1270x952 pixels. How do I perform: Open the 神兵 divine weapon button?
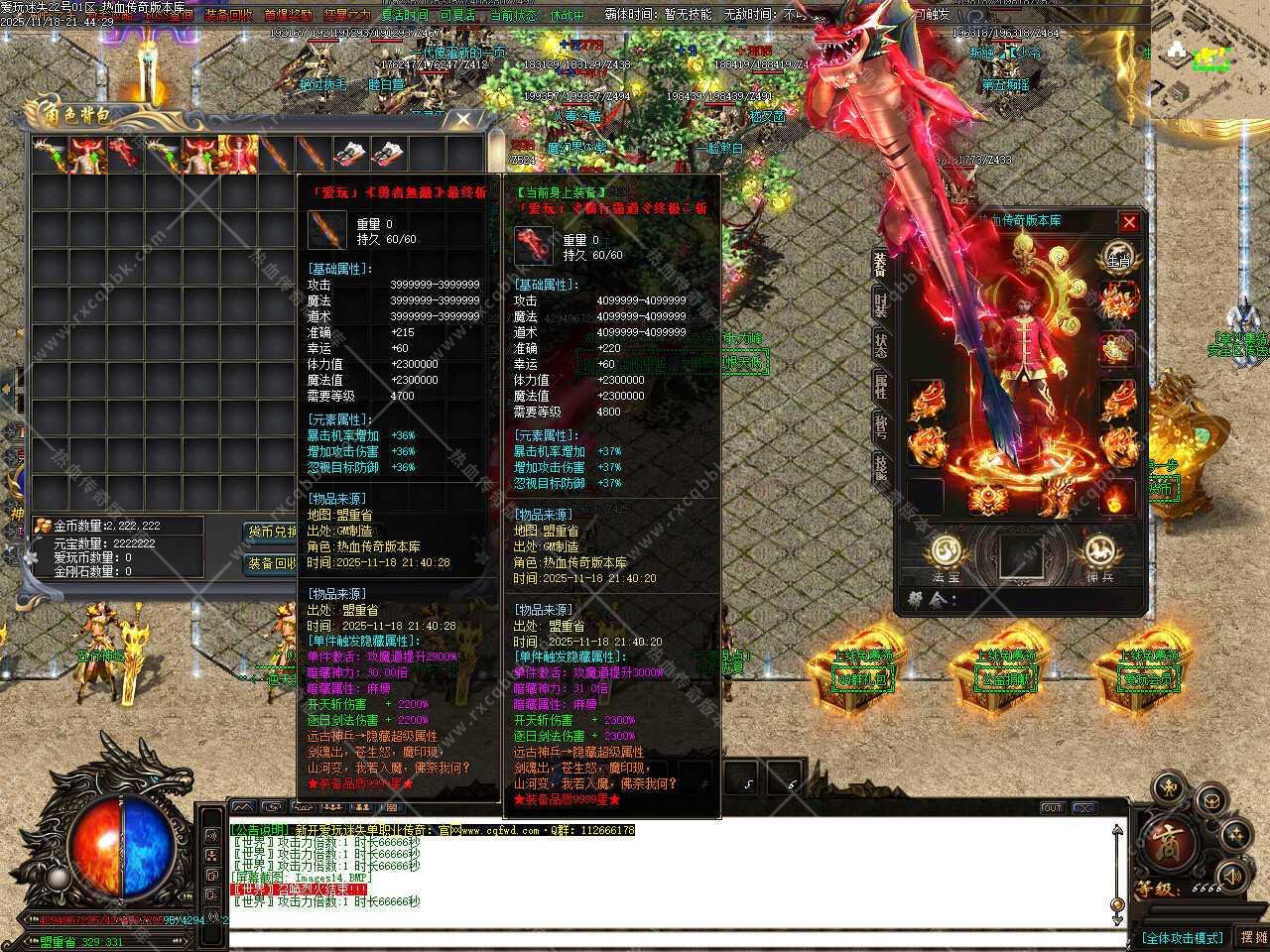1098,553
